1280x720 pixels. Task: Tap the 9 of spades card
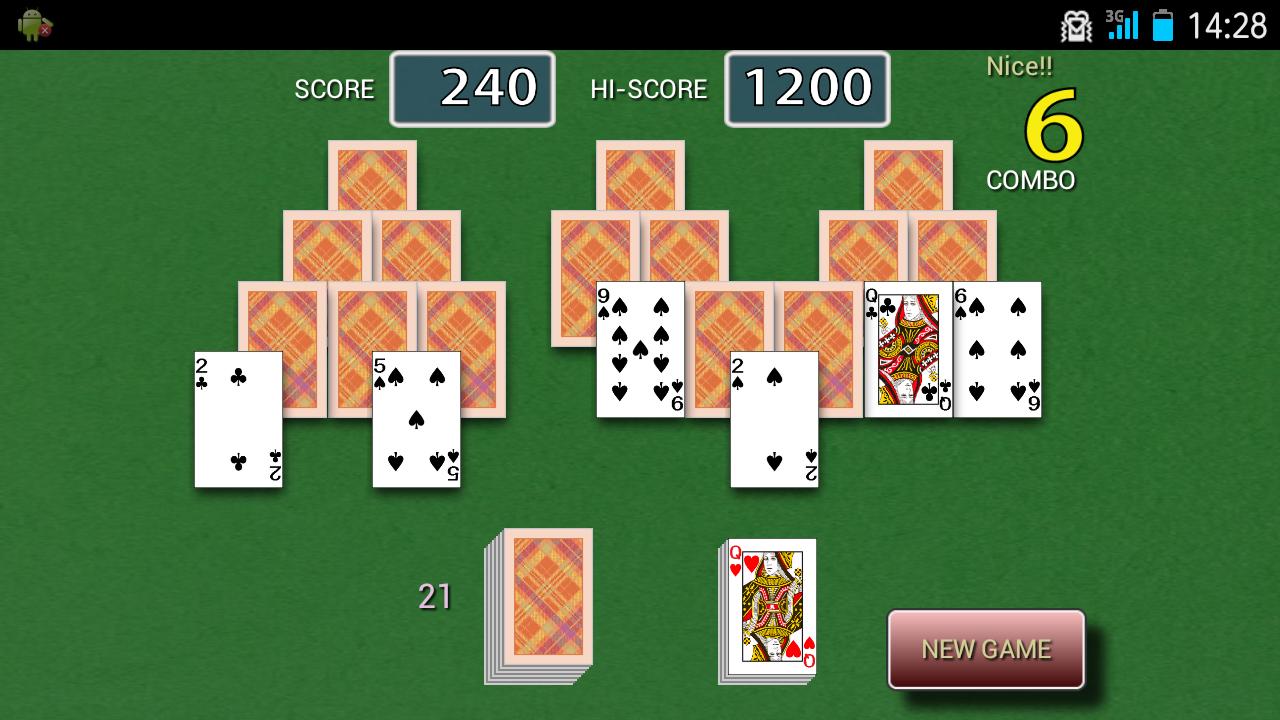pyautogui.click(x=640, y=350)
